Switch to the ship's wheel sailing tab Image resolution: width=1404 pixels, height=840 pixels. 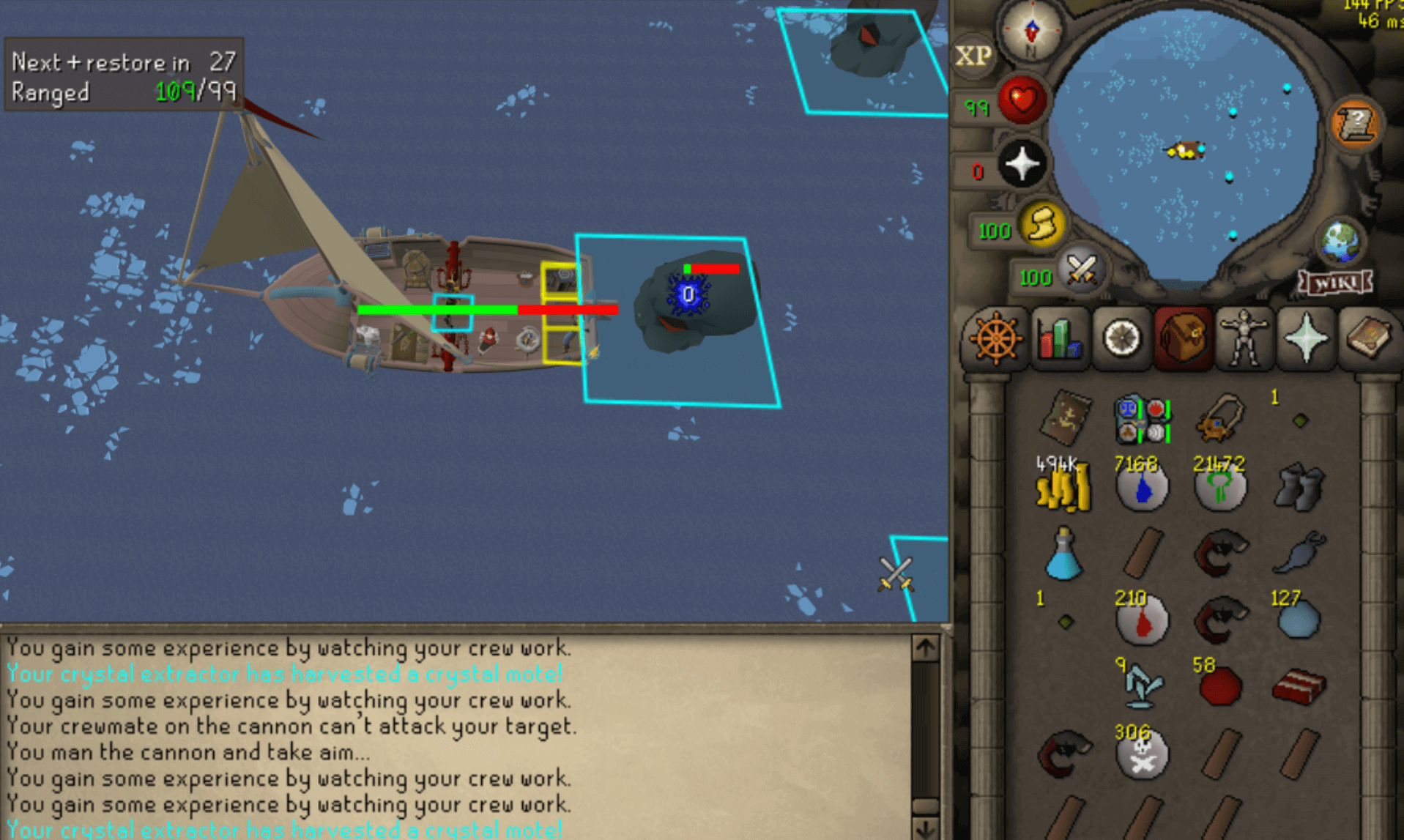995,339
